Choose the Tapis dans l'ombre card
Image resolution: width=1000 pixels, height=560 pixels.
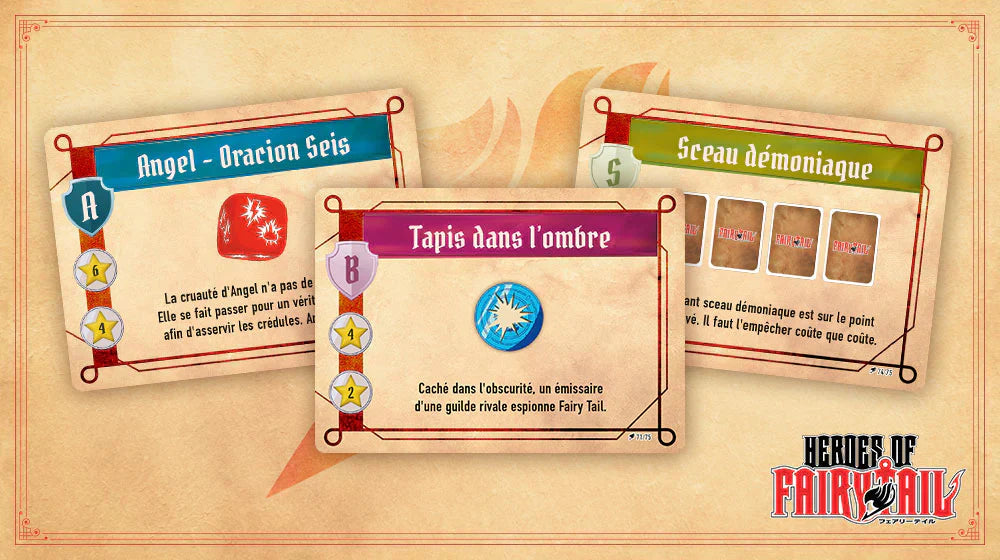500,320
